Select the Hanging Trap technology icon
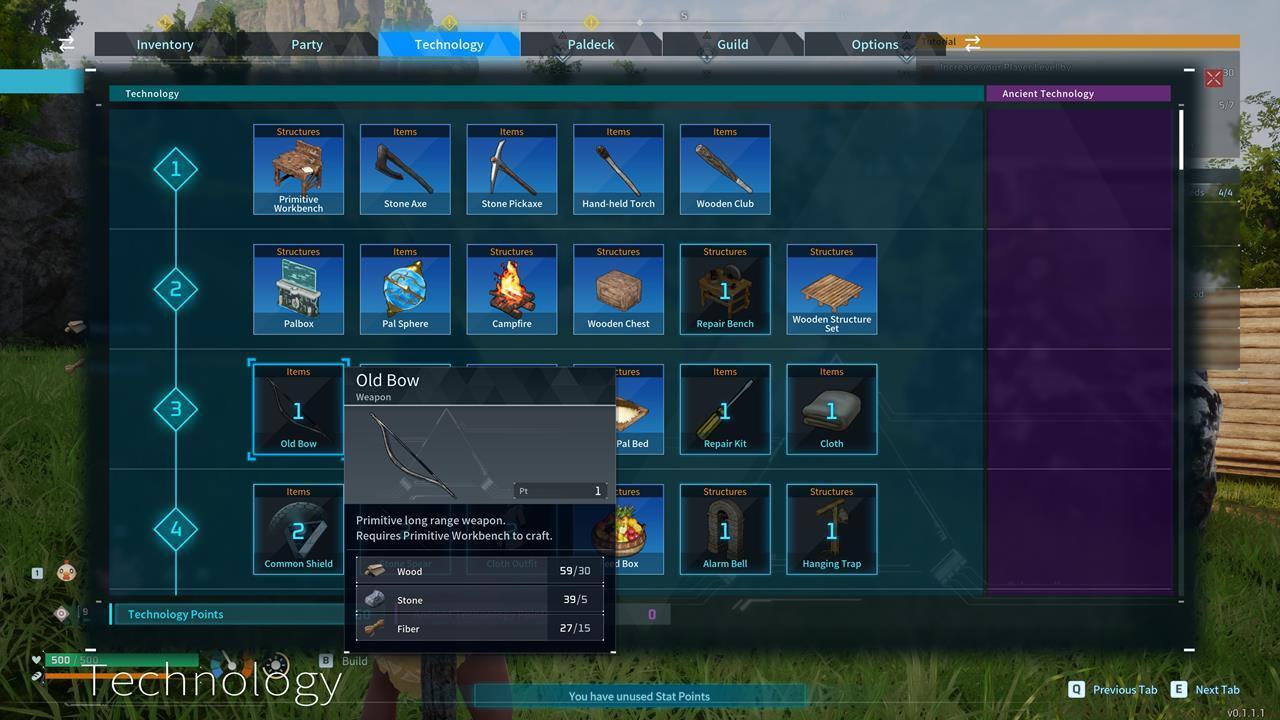 click(831, 528)
